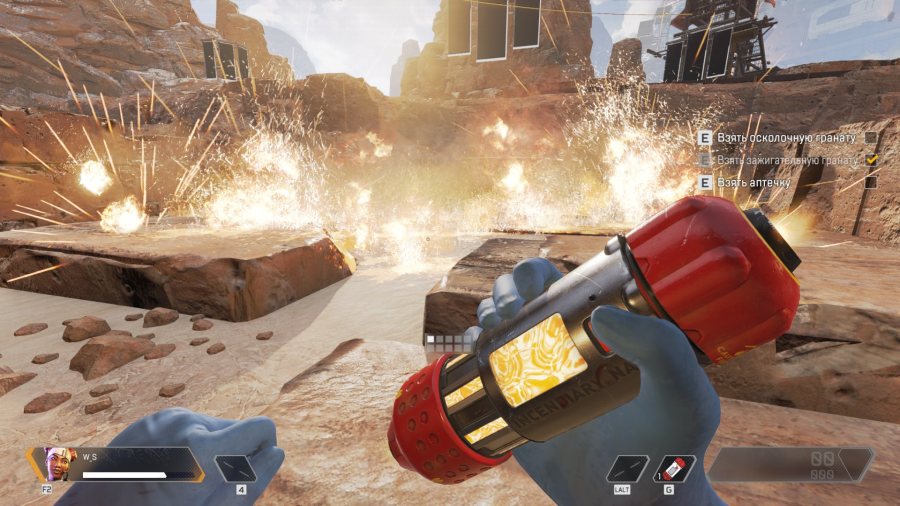The image size is (900, 506).
Task: Select the item slot labeled LALT
Action: (628, 468)
